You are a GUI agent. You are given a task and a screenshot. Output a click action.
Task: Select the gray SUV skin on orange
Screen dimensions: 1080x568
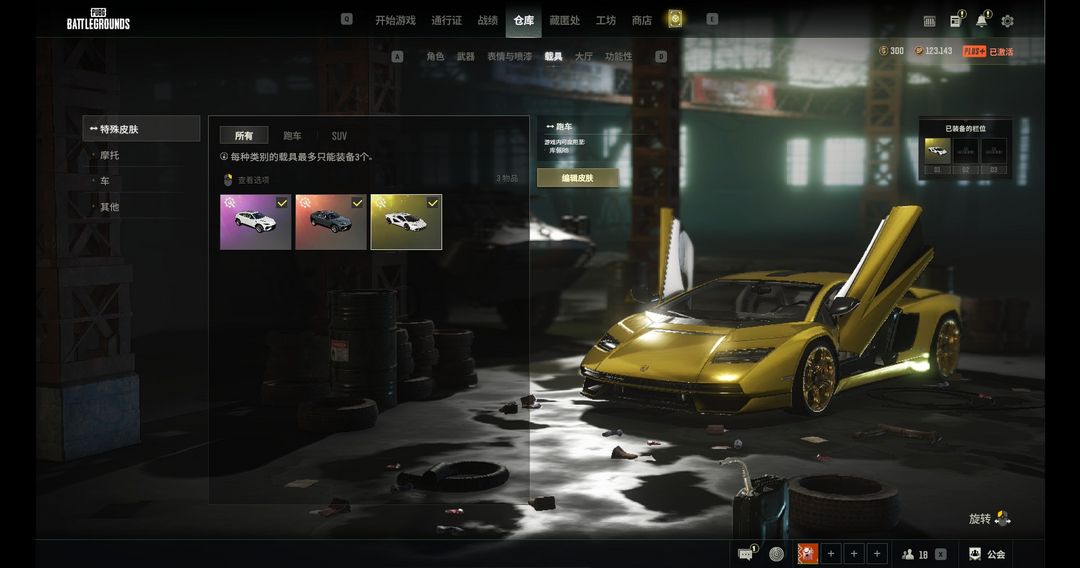[331, 222]
